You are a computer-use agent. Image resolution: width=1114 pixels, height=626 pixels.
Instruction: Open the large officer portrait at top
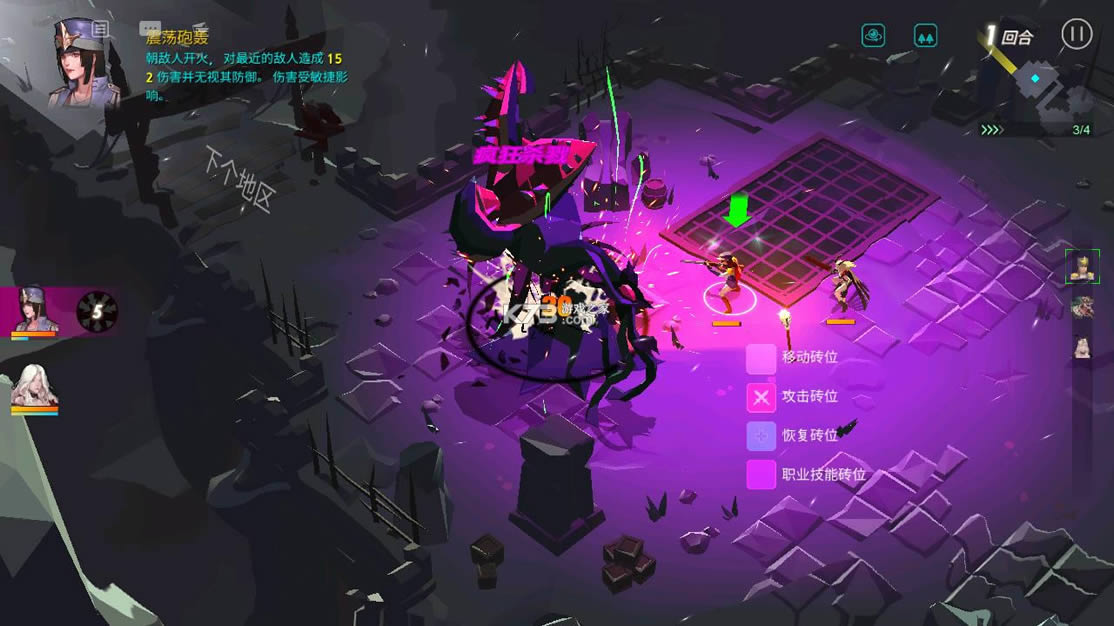pos(85,60)
